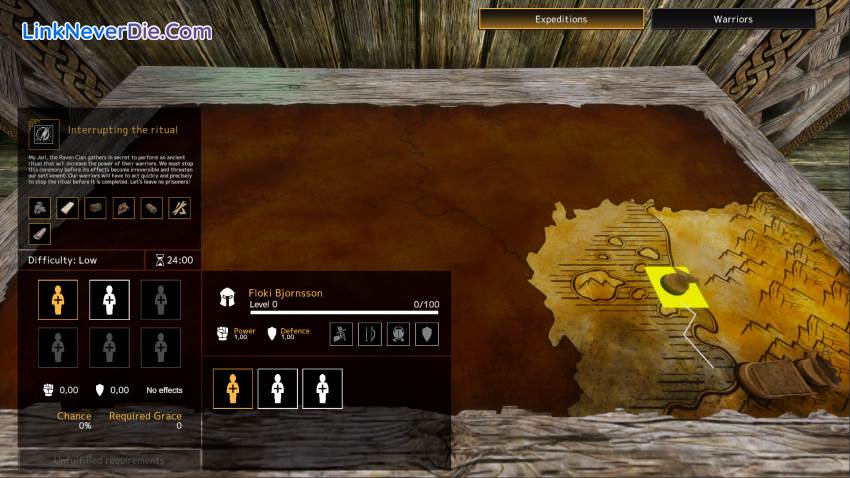Switch to the Warriors tab
Image resolution: width=850 pixels, height=478 pixels.
(x=733, y=19)
